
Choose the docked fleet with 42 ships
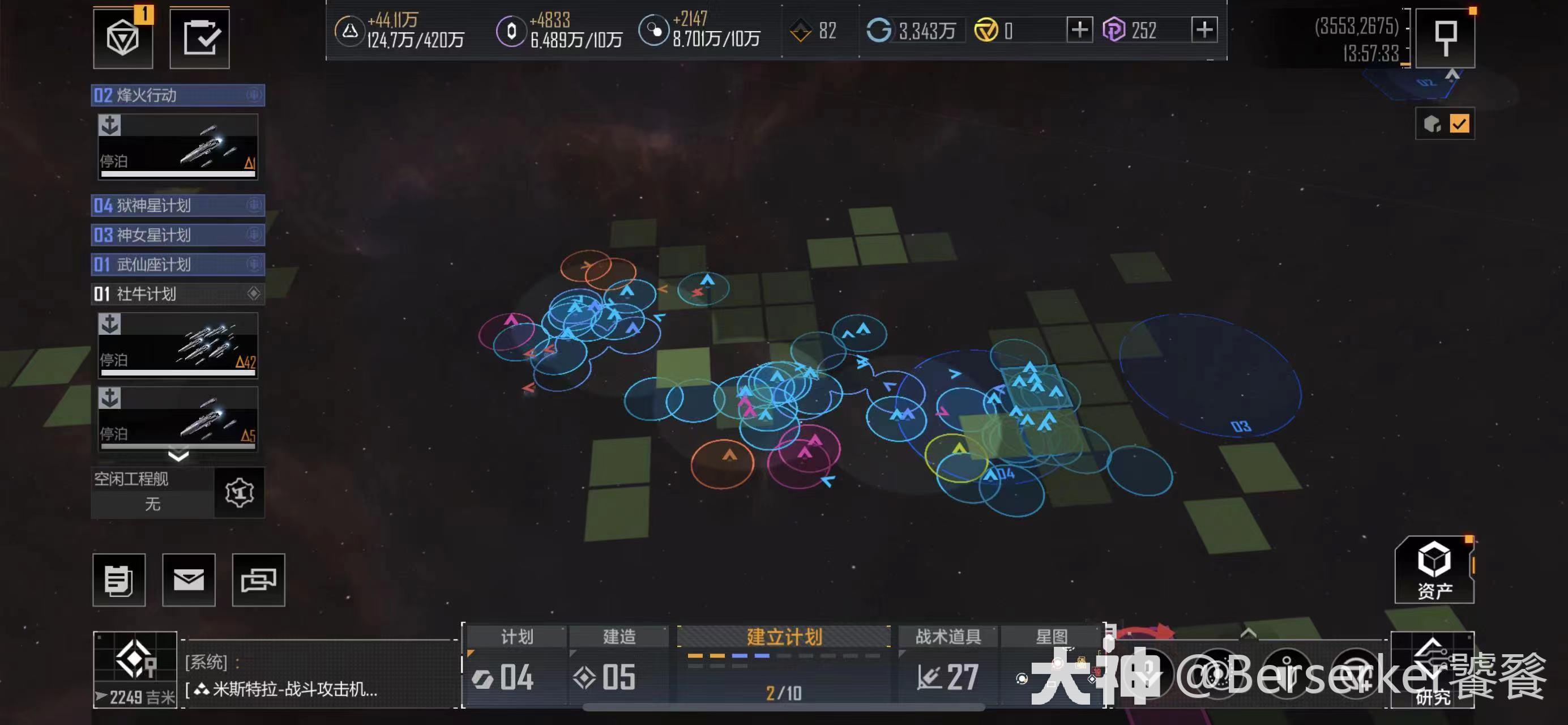178,345
